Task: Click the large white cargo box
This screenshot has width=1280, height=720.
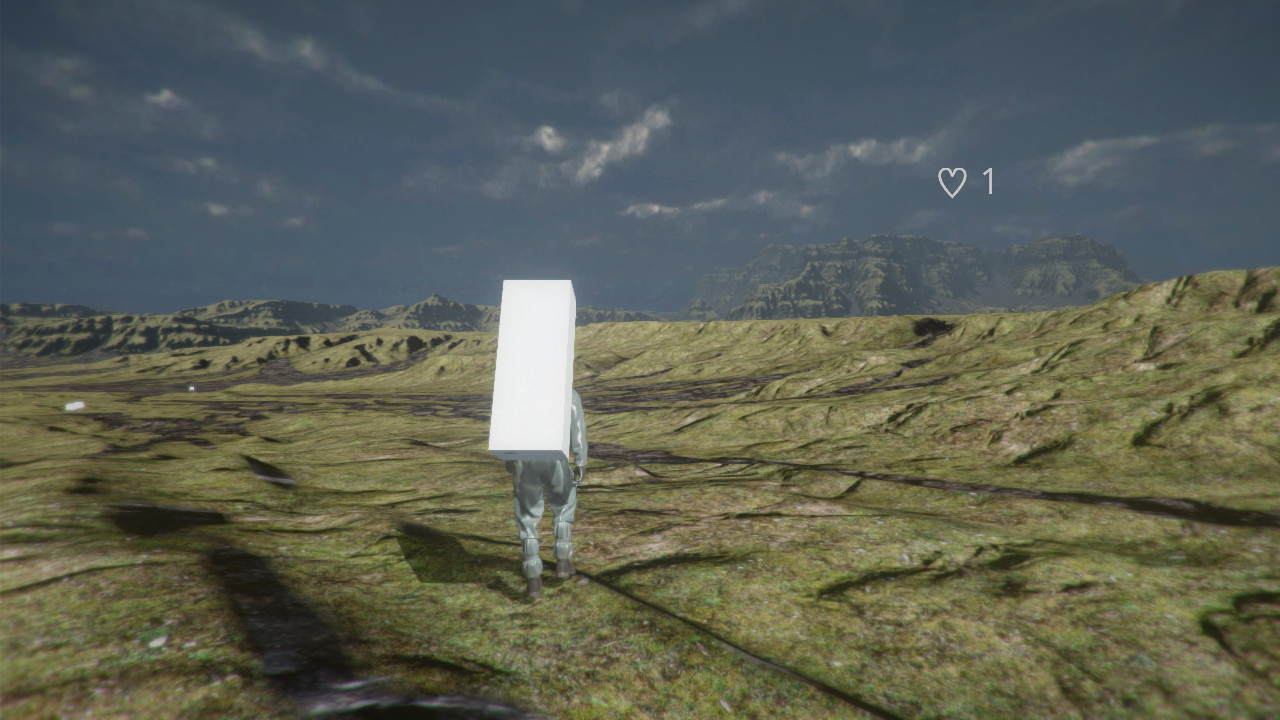Action: click(532, 370)
